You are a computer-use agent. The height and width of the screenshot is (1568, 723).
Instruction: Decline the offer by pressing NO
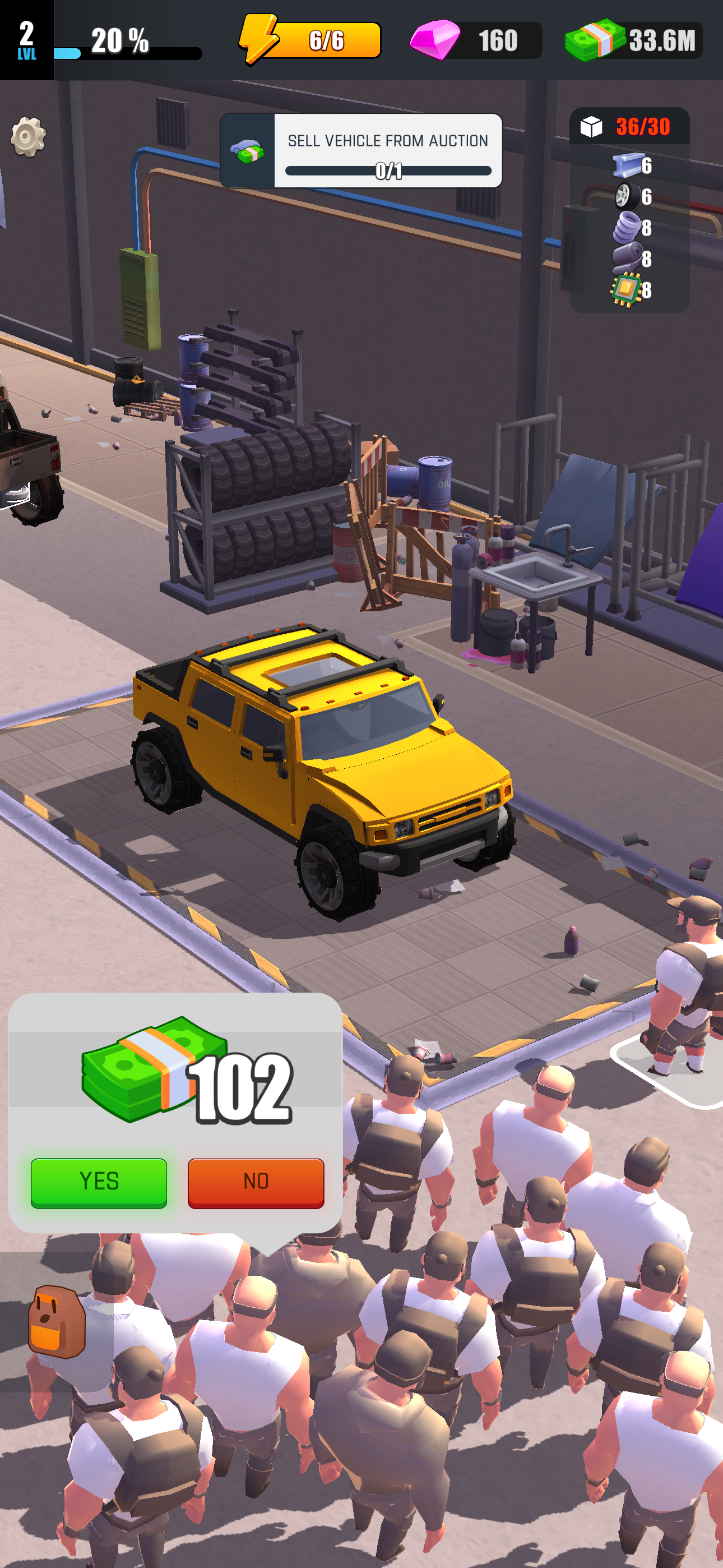point(256,1180)
